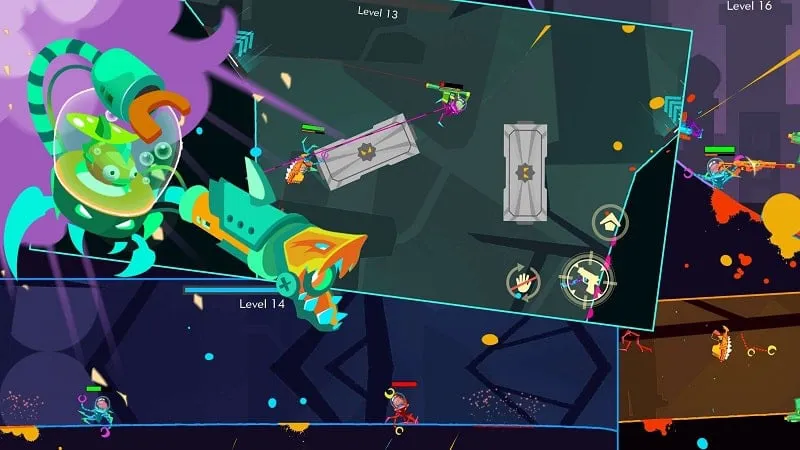Tap the hand weapon-swap button
The height and width of the screenshot is (450, 800).
coord(523,282)
